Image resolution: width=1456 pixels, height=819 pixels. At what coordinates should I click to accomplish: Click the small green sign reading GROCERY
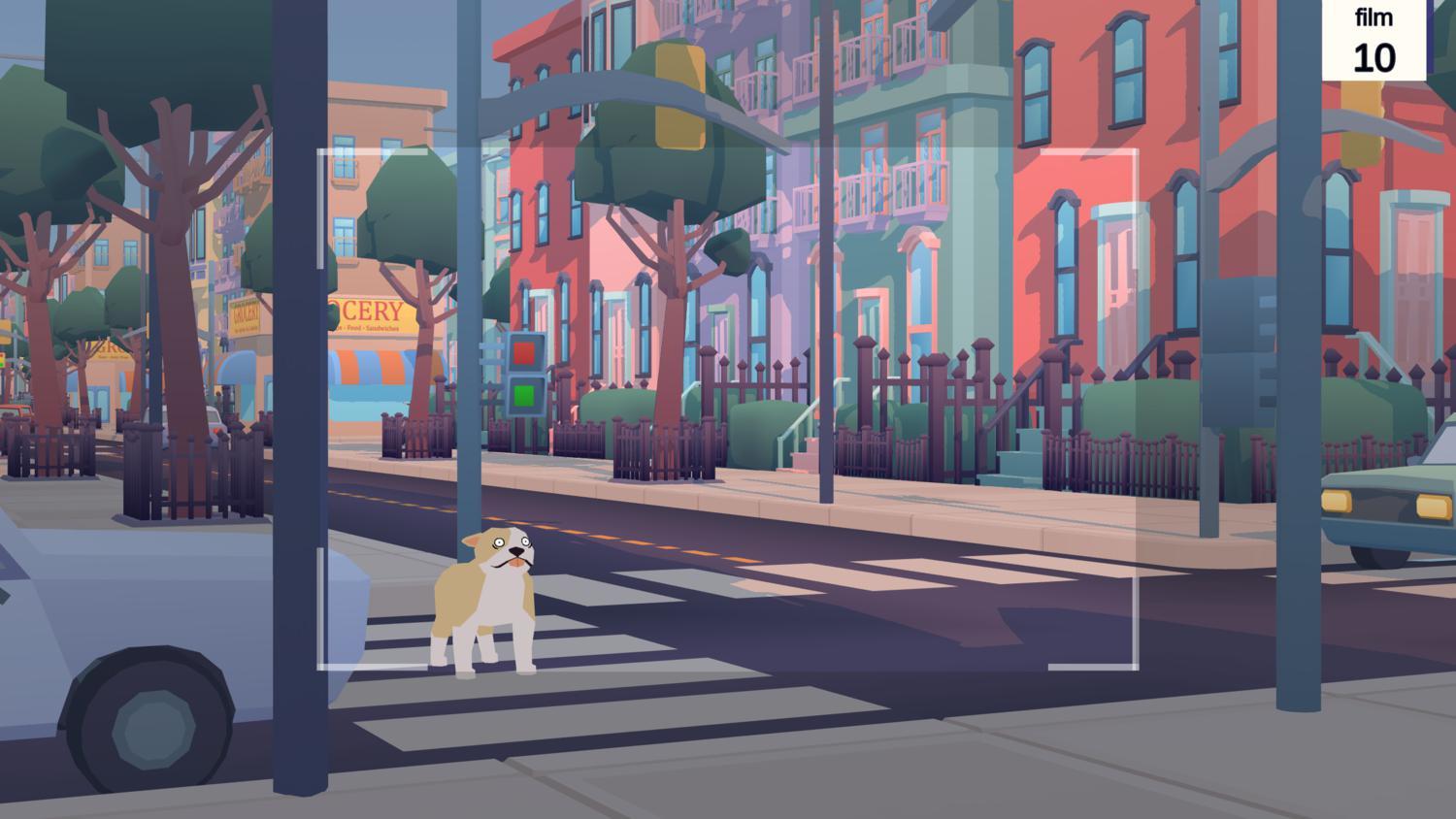(x=244, y=313)
